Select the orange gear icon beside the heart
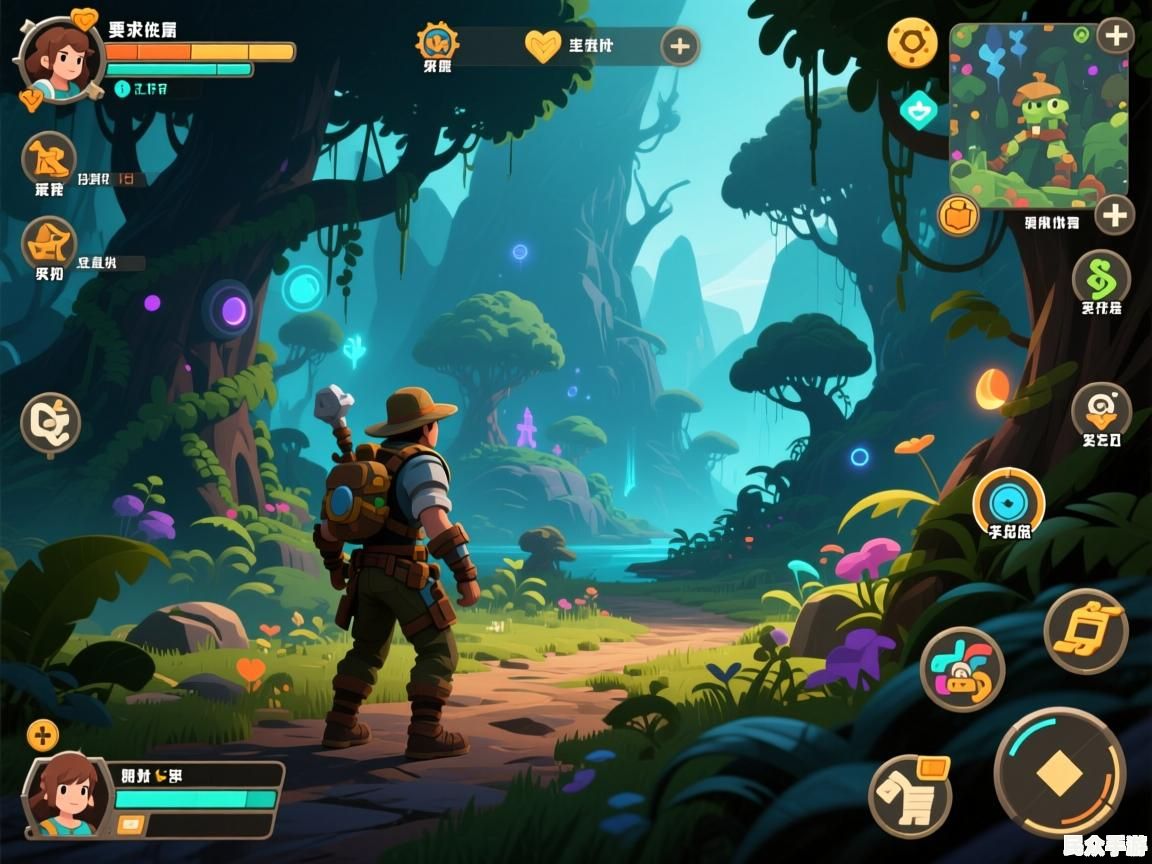 437,42
